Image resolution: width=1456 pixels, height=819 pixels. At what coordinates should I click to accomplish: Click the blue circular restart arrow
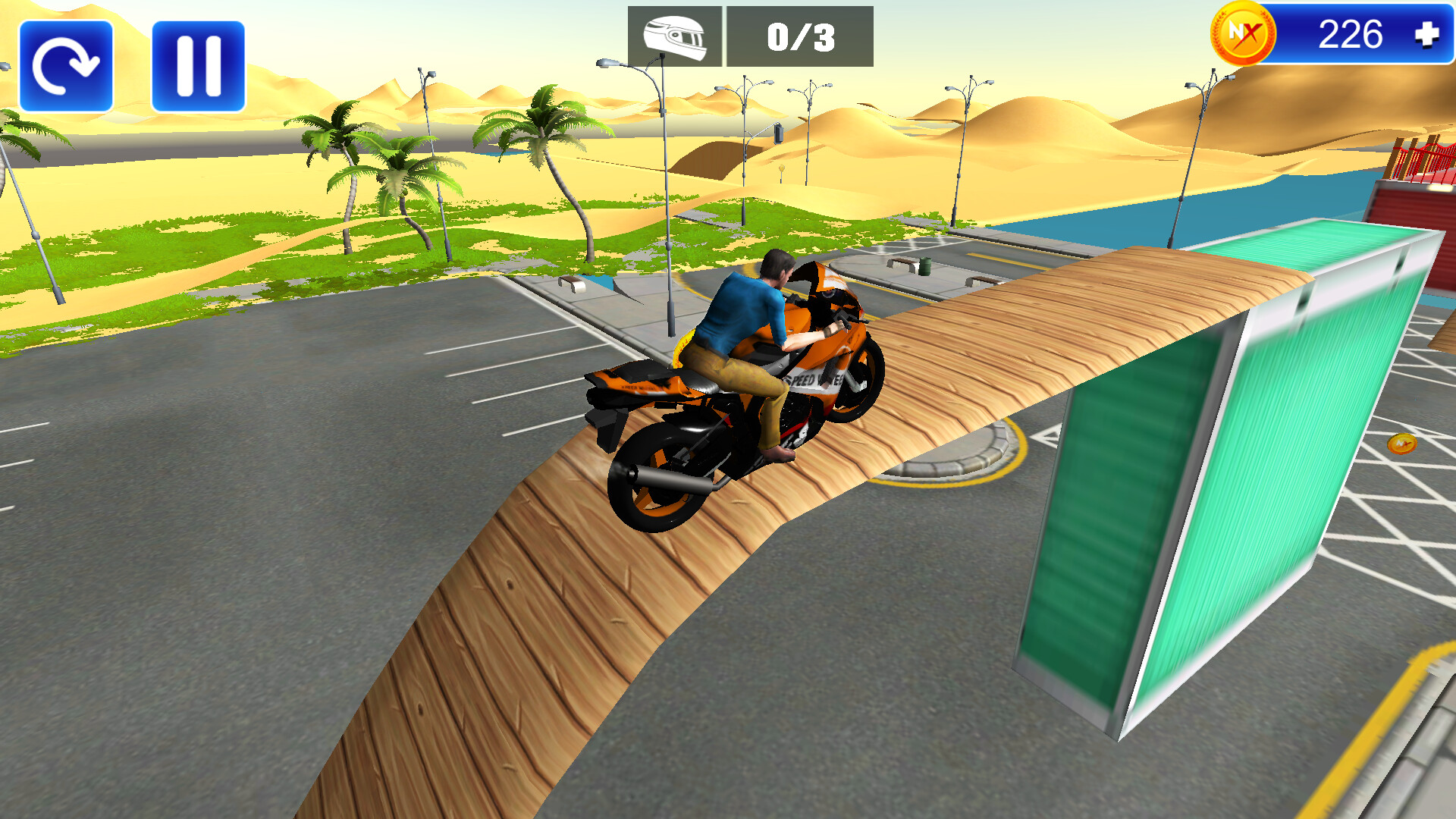[66, 64]
